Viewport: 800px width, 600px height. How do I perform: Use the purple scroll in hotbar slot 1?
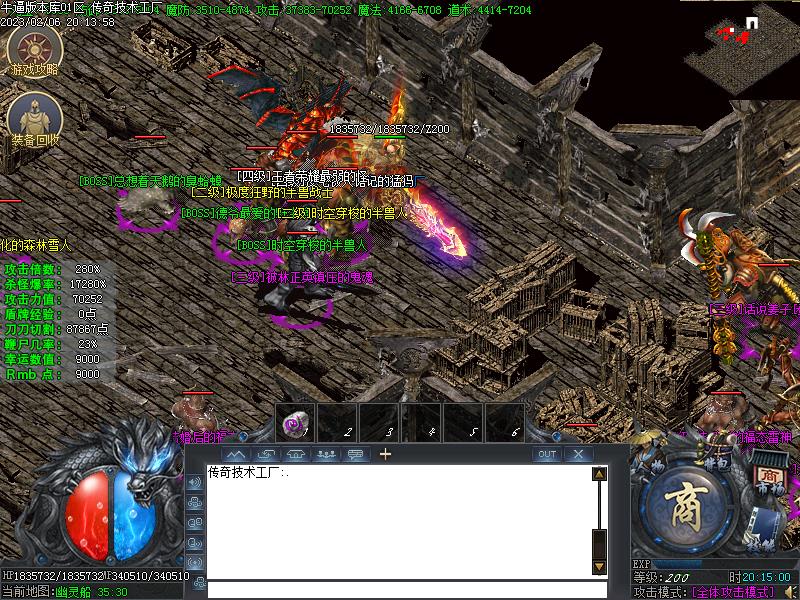(295, 423)
